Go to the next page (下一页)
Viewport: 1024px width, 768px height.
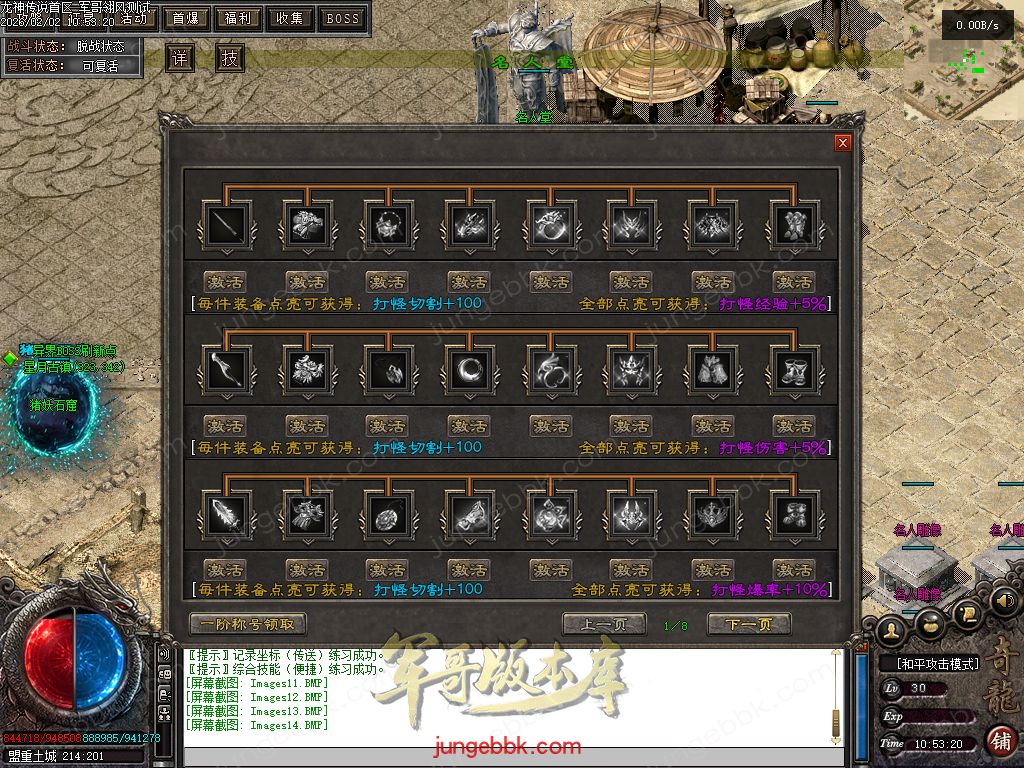pyautogui.click(x=749, y=624)
